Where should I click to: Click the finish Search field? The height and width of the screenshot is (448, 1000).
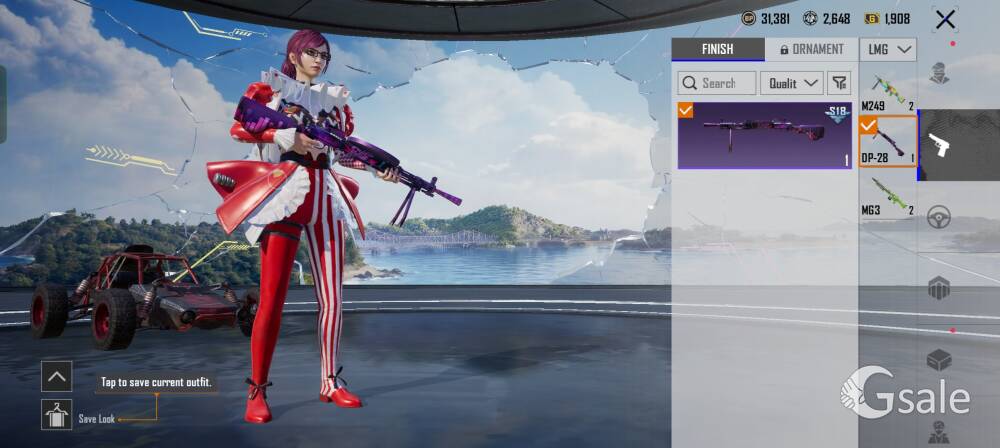[x=717, y=83]
